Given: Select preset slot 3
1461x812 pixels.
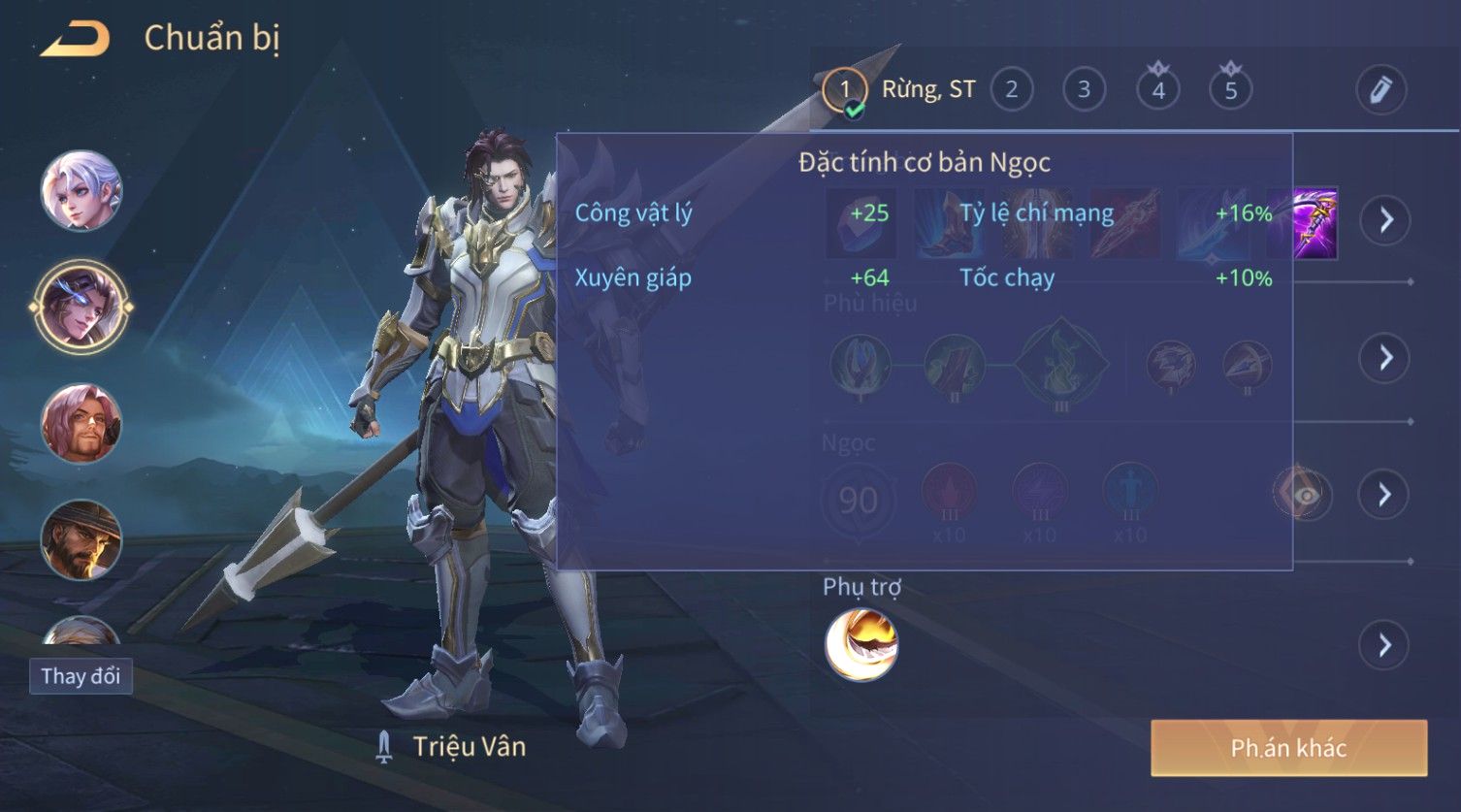Looking at the screenshot, I should [1084, 90].
